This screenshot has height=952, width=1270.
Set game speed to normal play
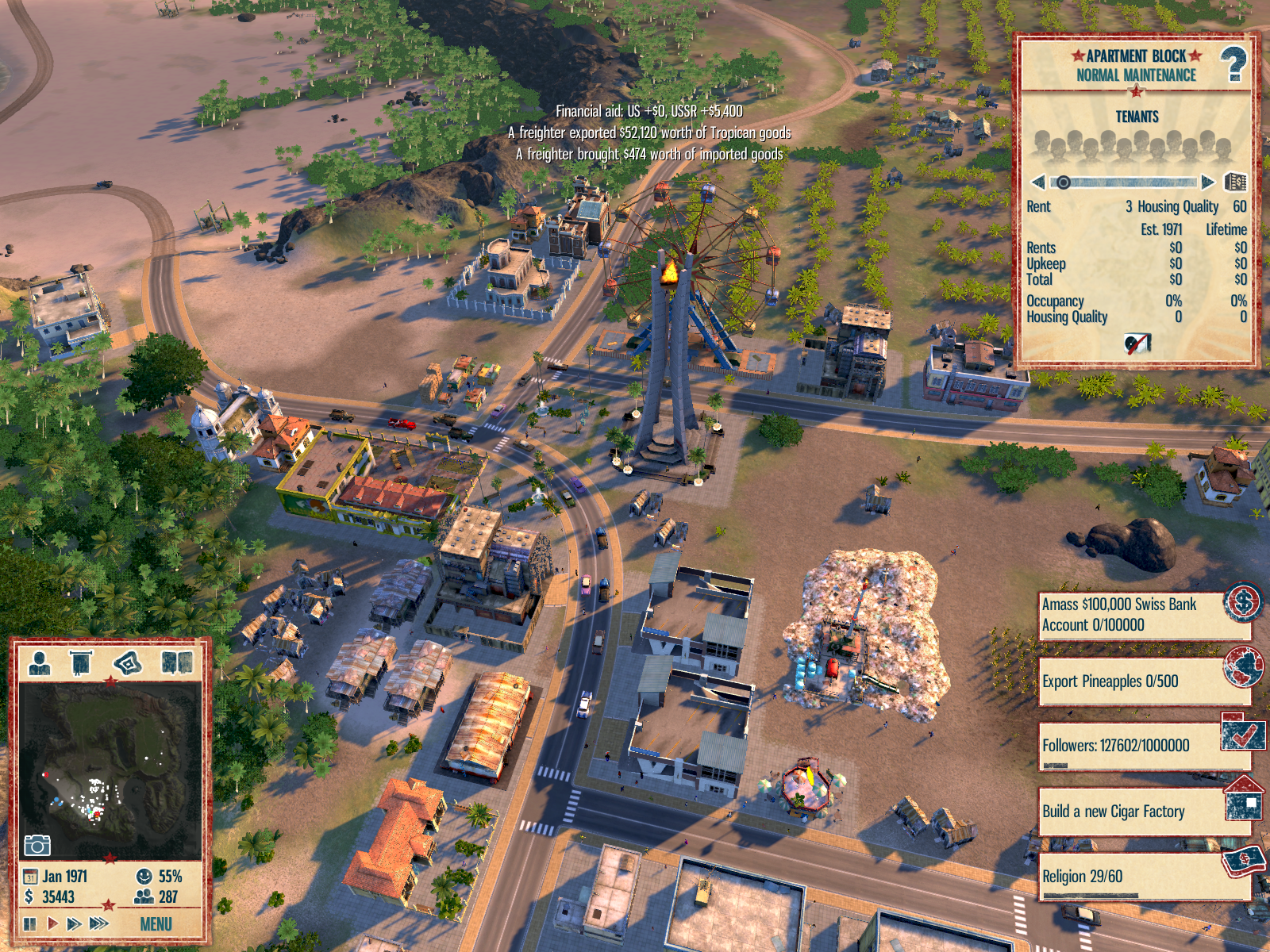(x=52, y=923)
